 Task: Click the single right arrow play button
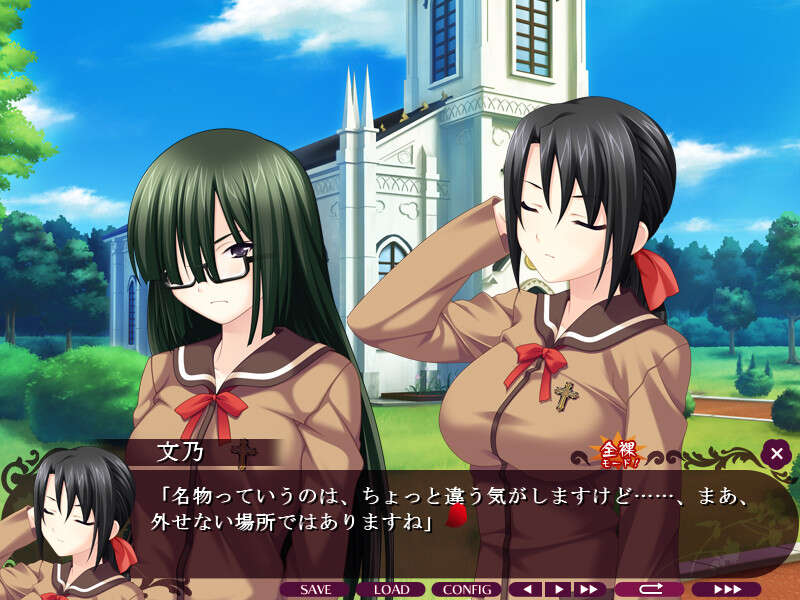click(559, 590)
